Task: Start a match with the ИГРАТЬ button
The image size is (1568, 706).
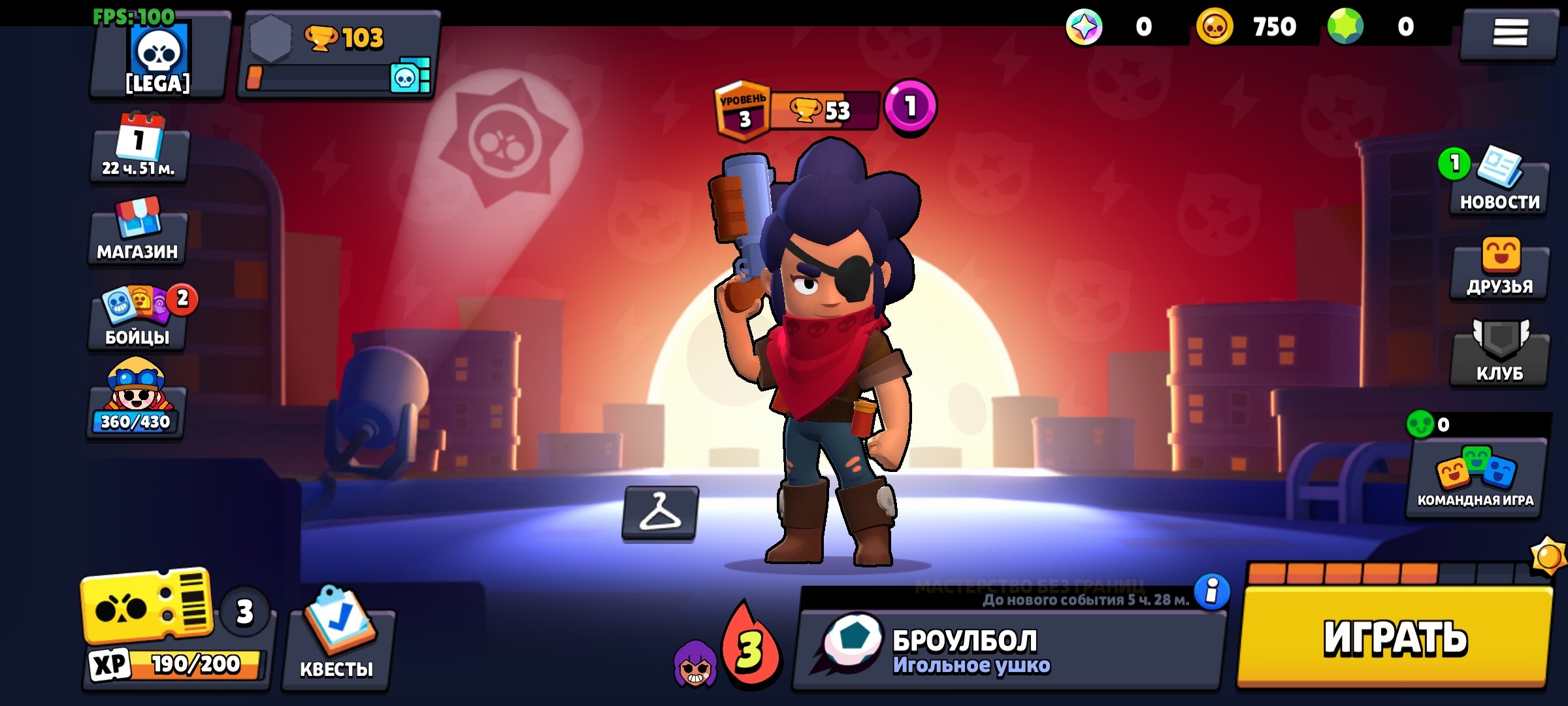Action: (1395, 637)
